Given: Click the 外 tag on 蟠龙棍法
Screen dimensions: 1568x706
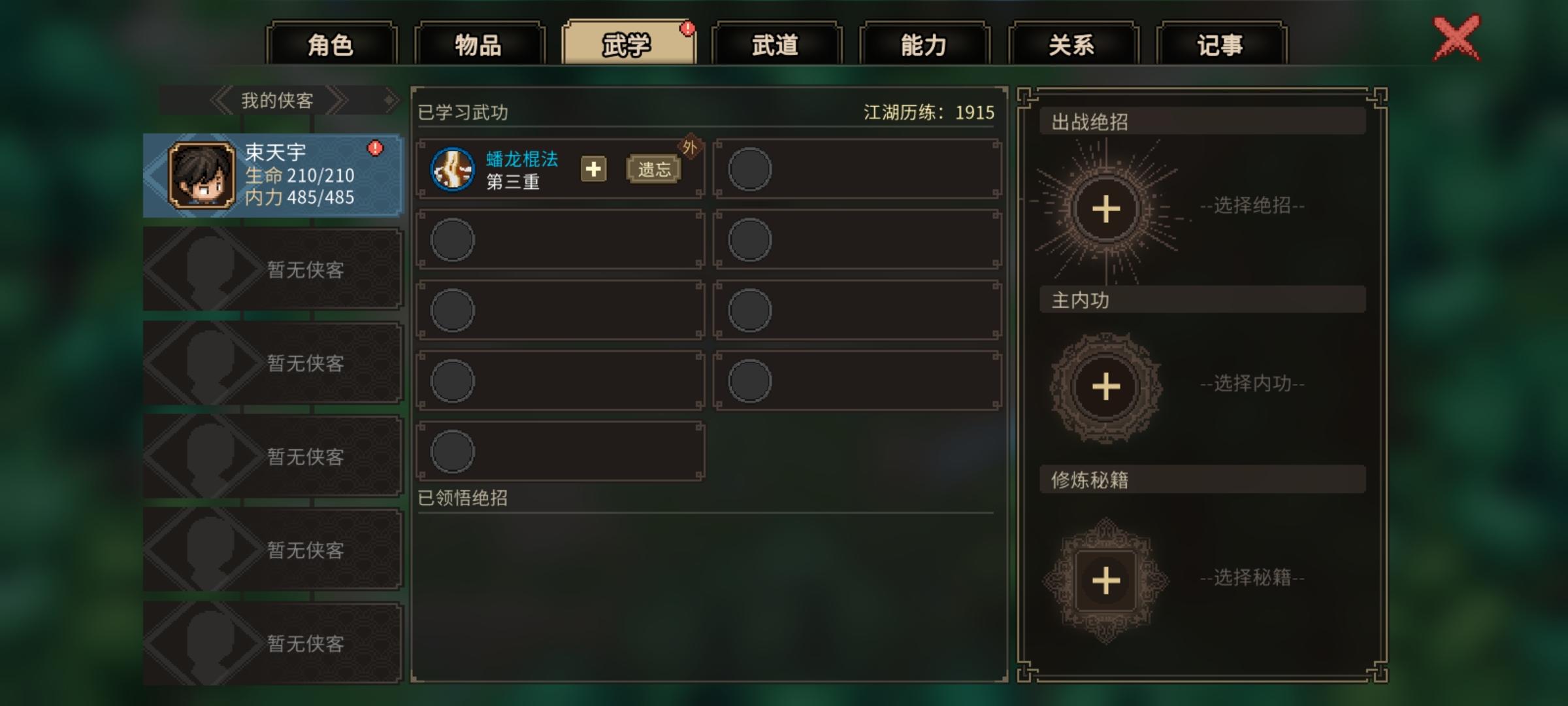Looking at the screenshot, I should tap(689, 145).
